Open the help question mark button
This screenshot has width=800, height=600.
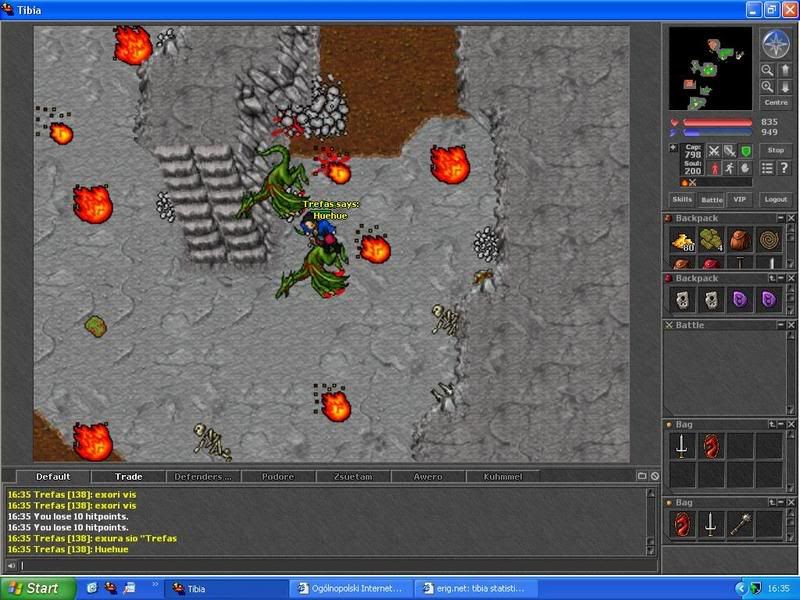tap(784, 168)
